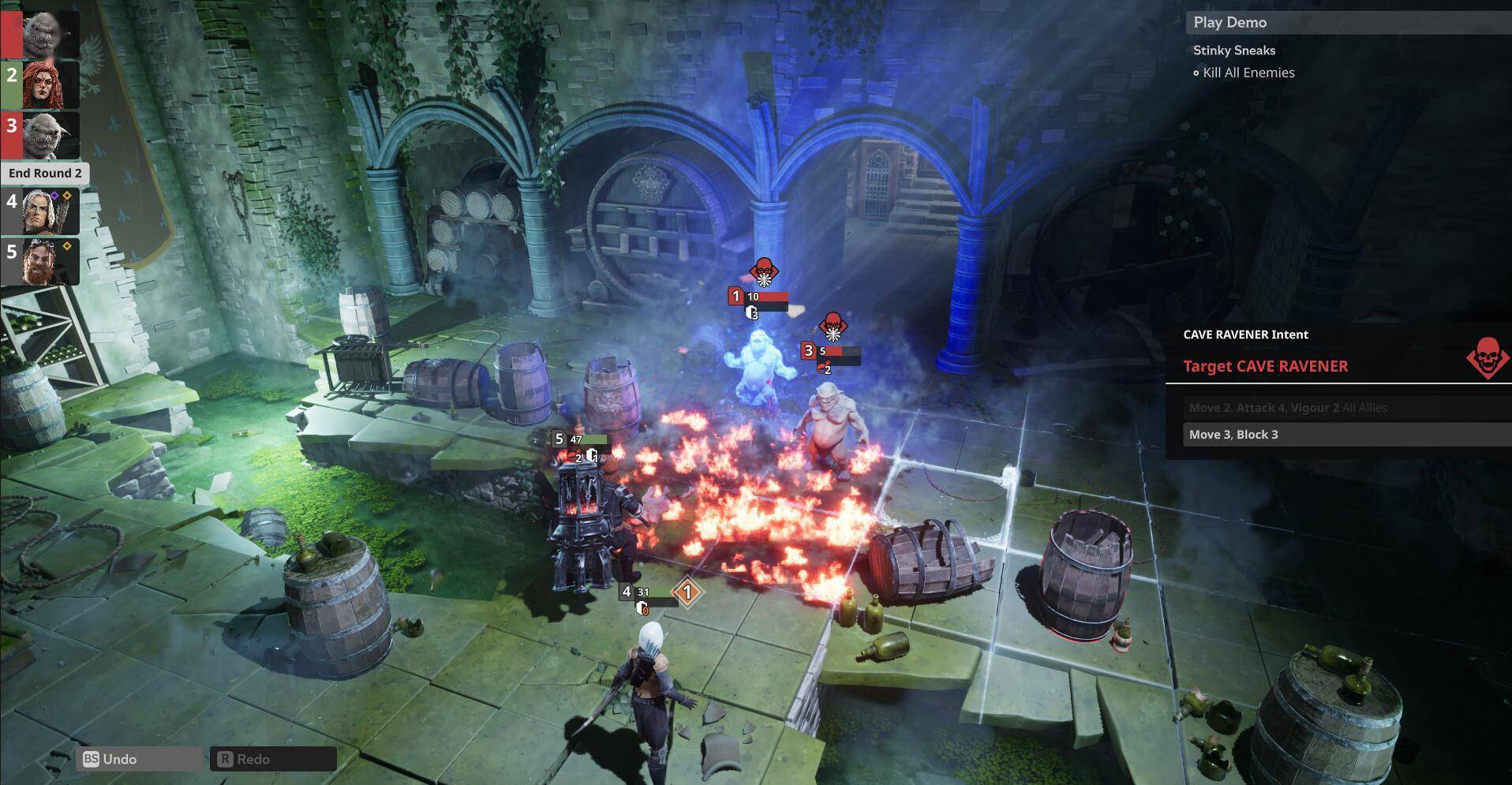Click the skull intent icon above enemy 1
The height and width of the screenshot is (785, 1512).
(x=762, y=272)
